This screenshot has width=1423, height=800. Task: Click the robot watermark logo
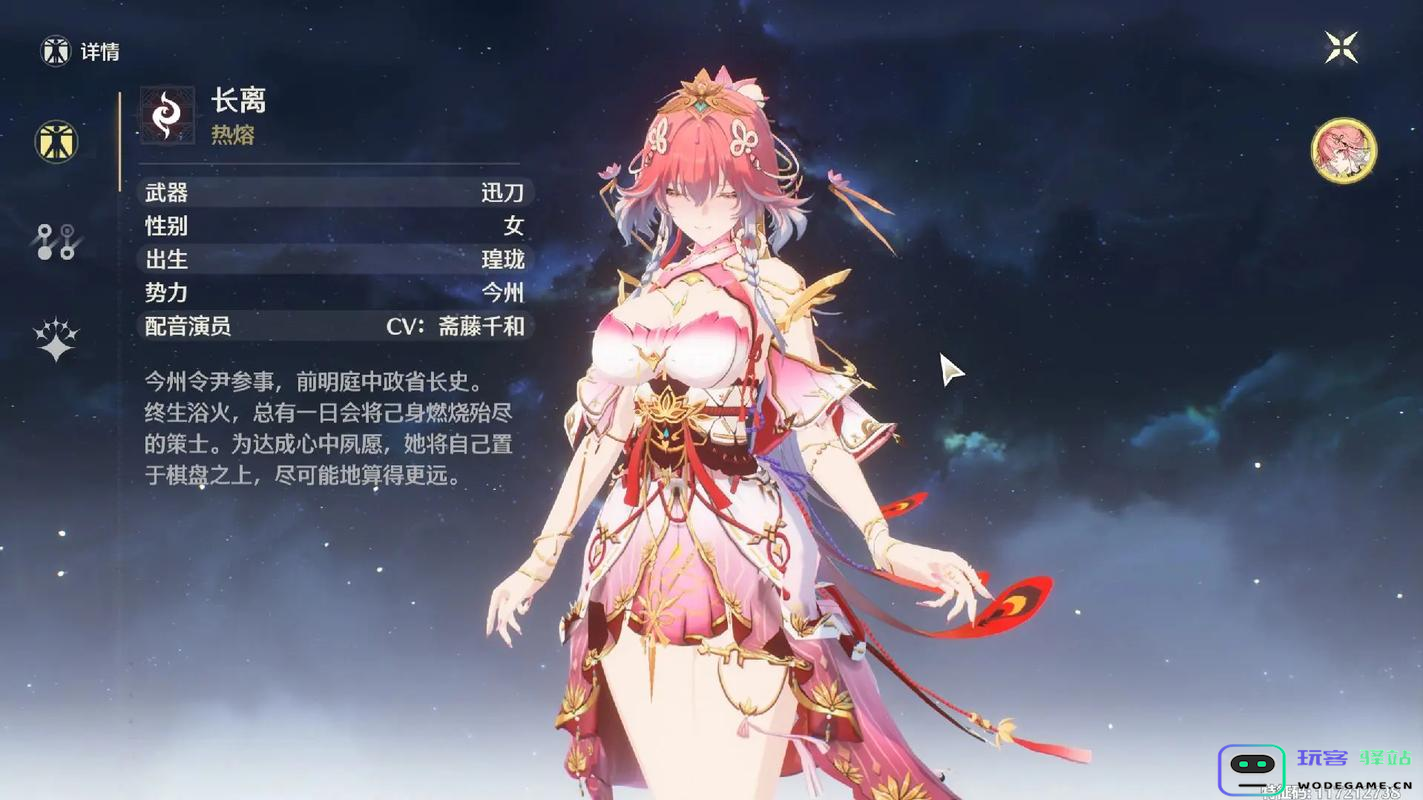click(x=1251, y=768)
